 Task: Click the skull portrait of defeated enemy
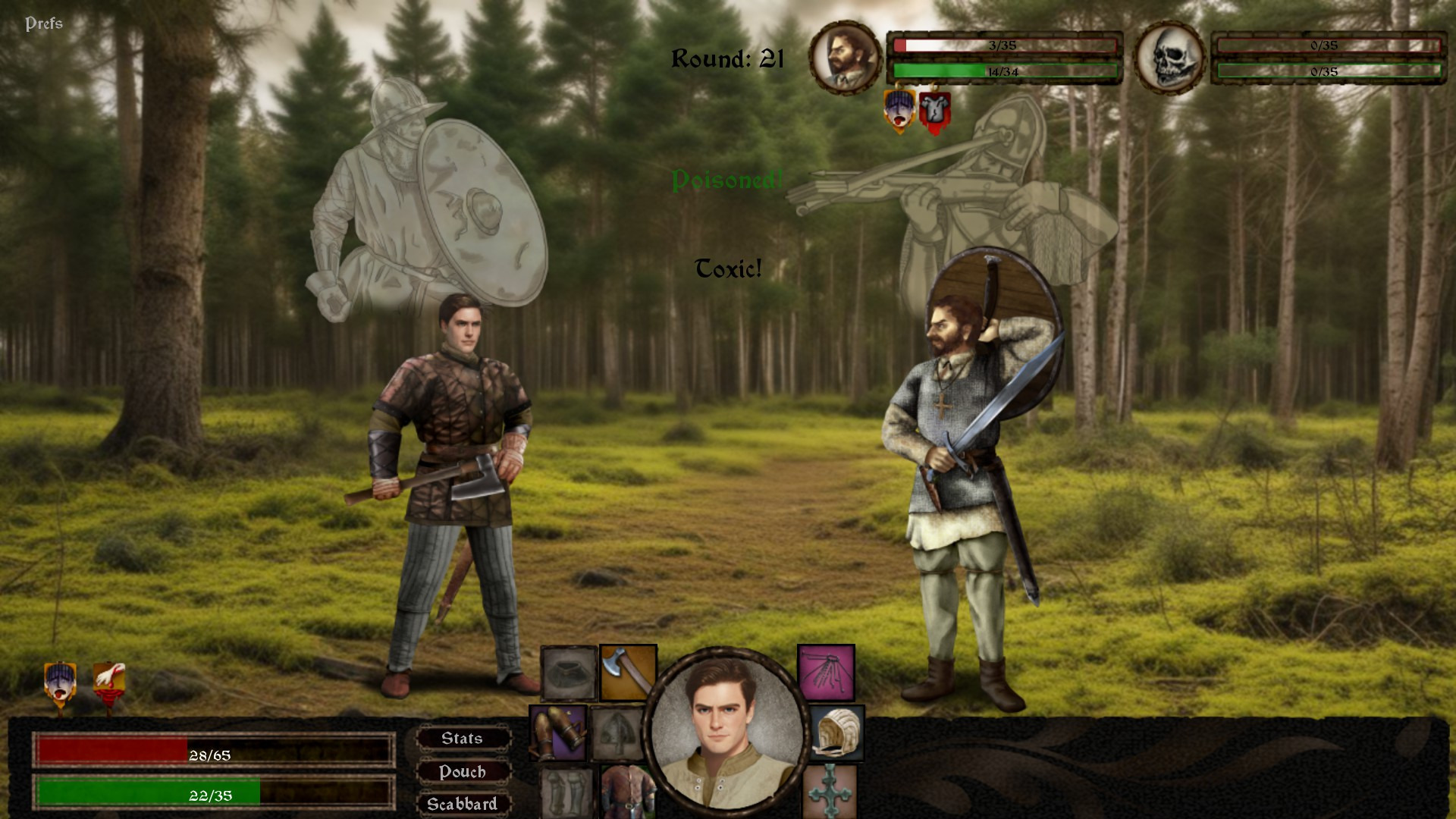(x=1169, y=58)
